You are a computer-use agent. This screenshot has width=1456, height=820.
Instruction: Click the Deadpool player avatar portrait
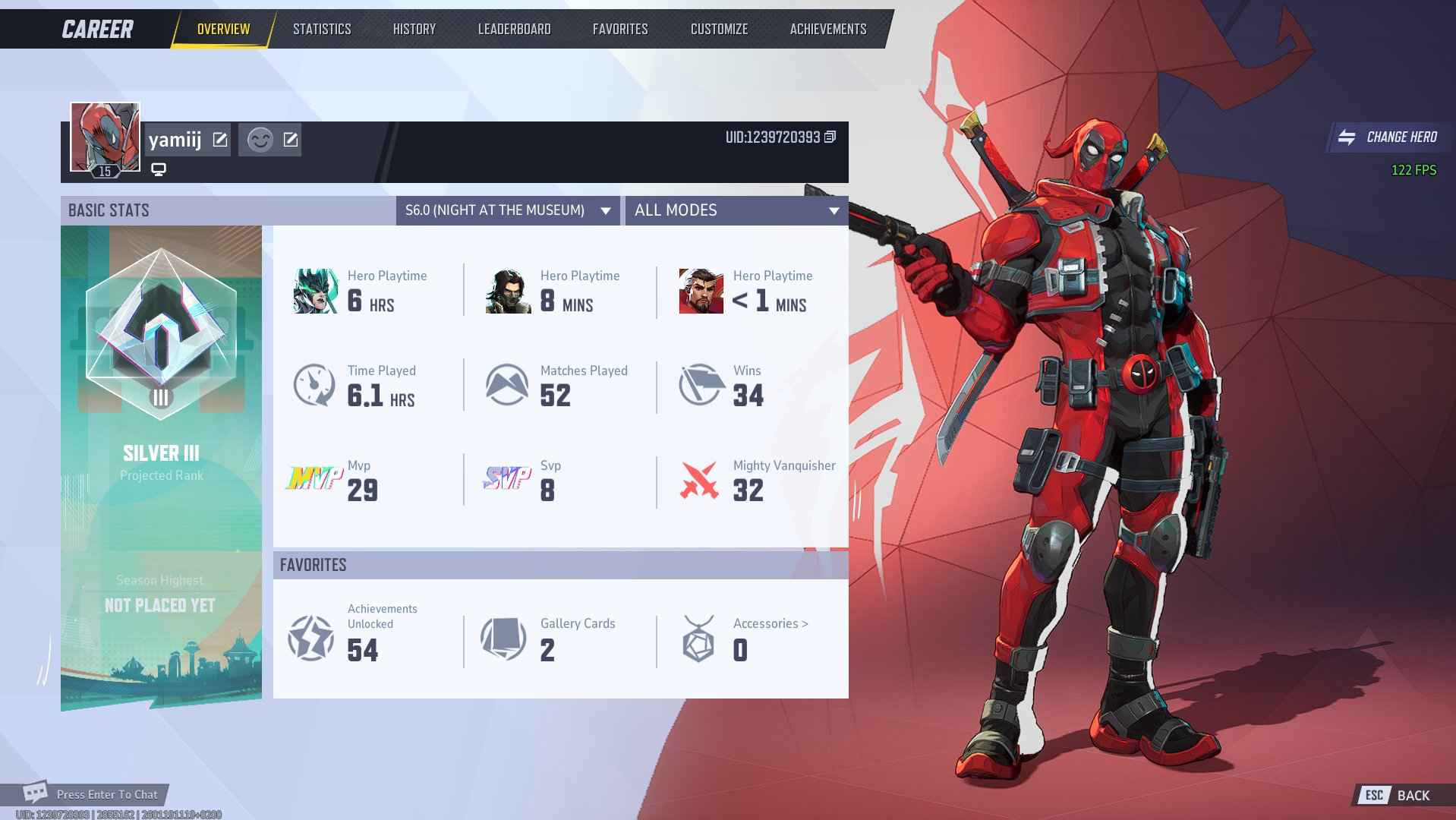[x=104, y=137]
